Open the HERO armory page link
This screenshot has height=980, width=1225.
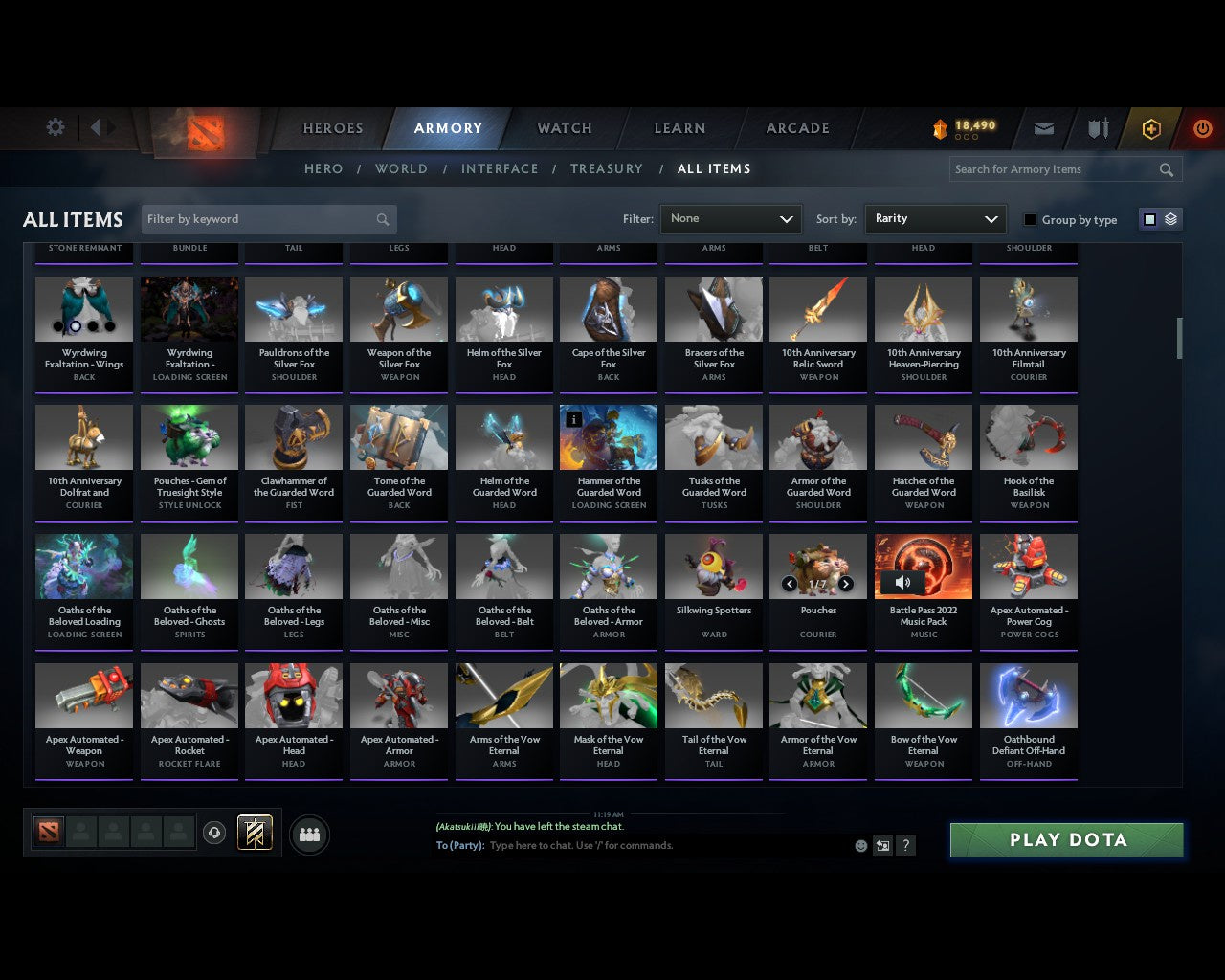point(323,168)
